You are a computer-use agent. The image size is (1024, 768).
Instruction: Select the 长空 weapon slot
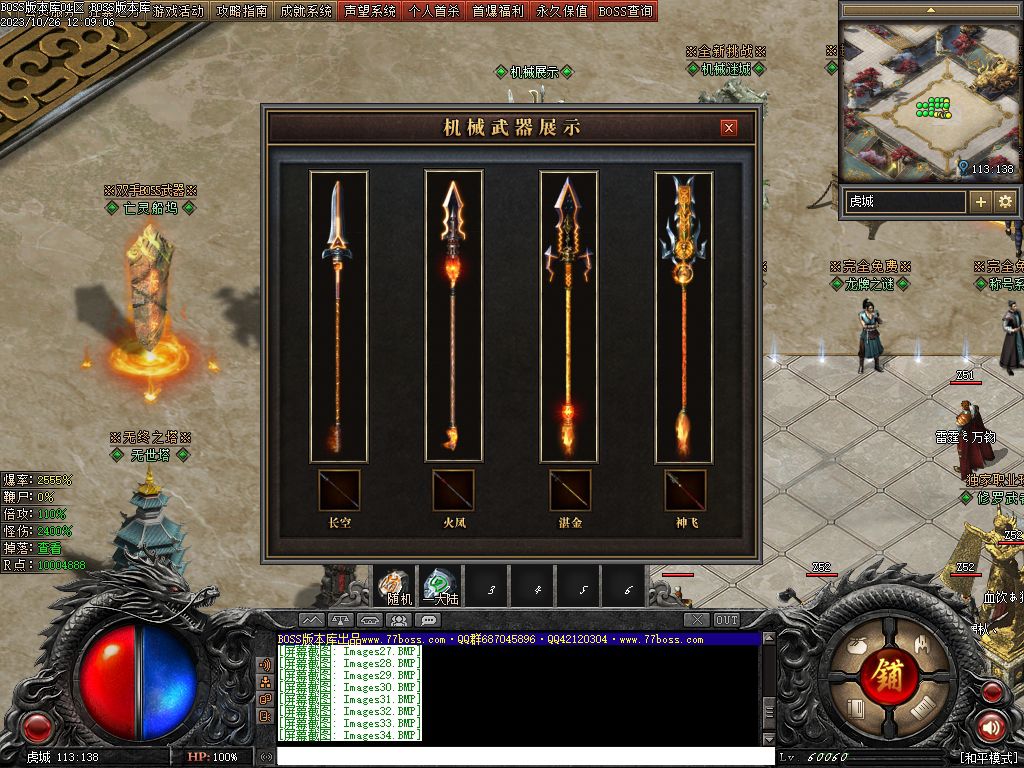point(339,490)
